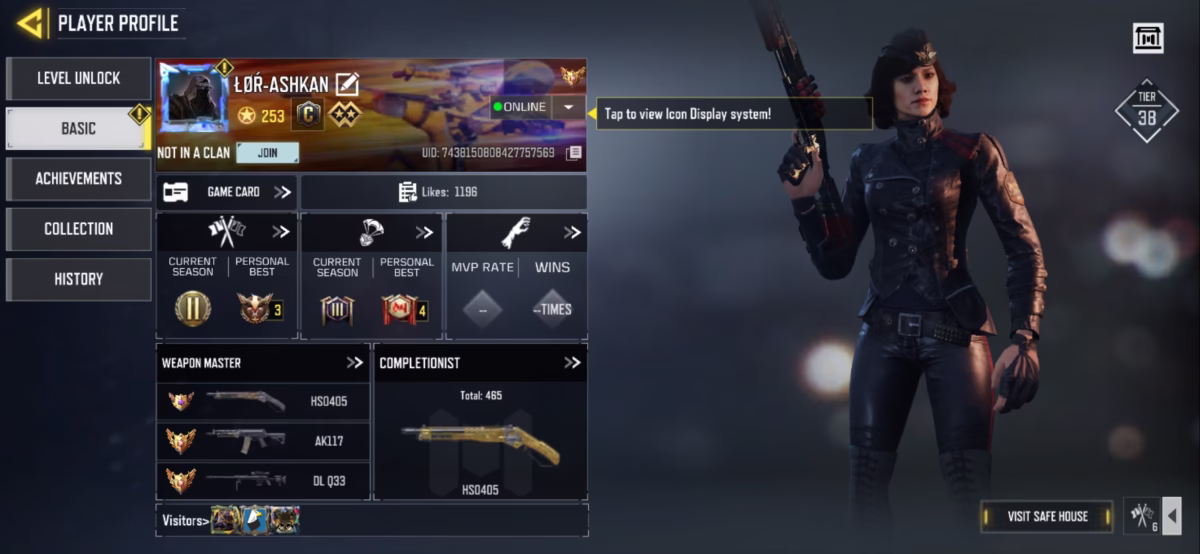The height and width of the screenshot is (554, 1200).
Task: Go back using the yellow arrow
Action: [x=30, y=22]
